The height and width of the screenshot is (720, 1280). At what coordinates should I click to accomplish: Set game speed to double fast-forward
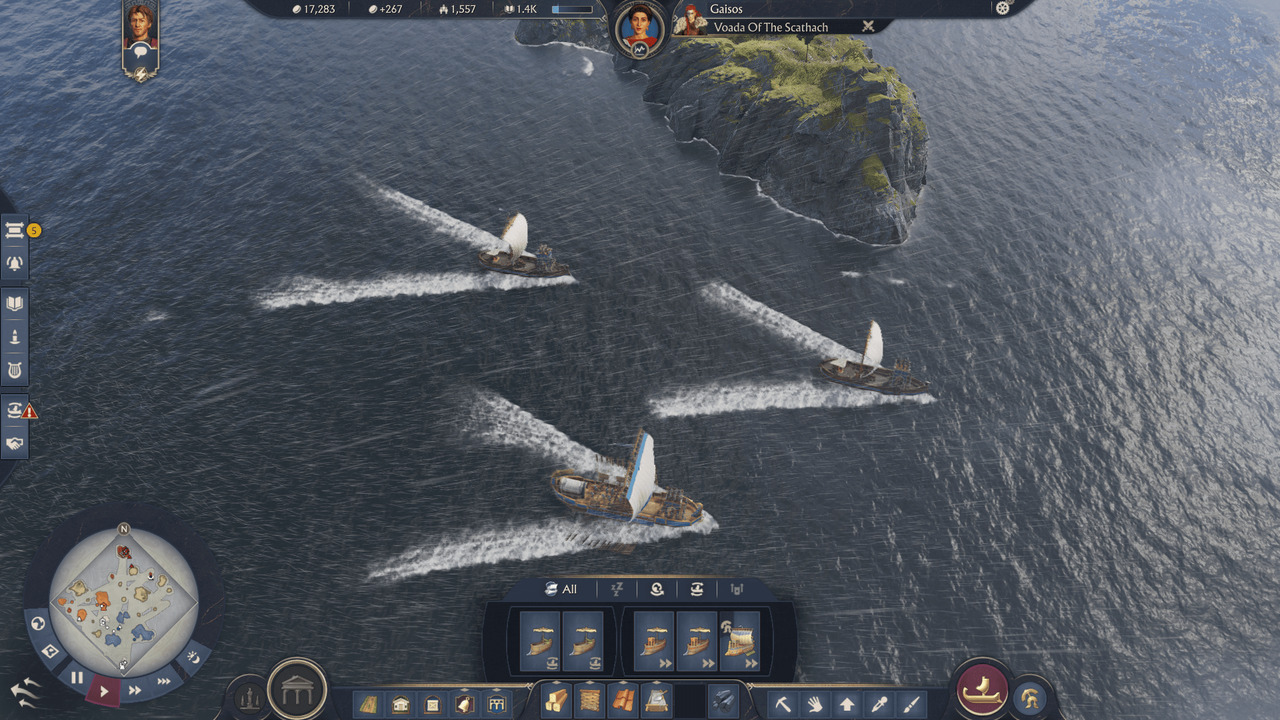click(134, 689)
